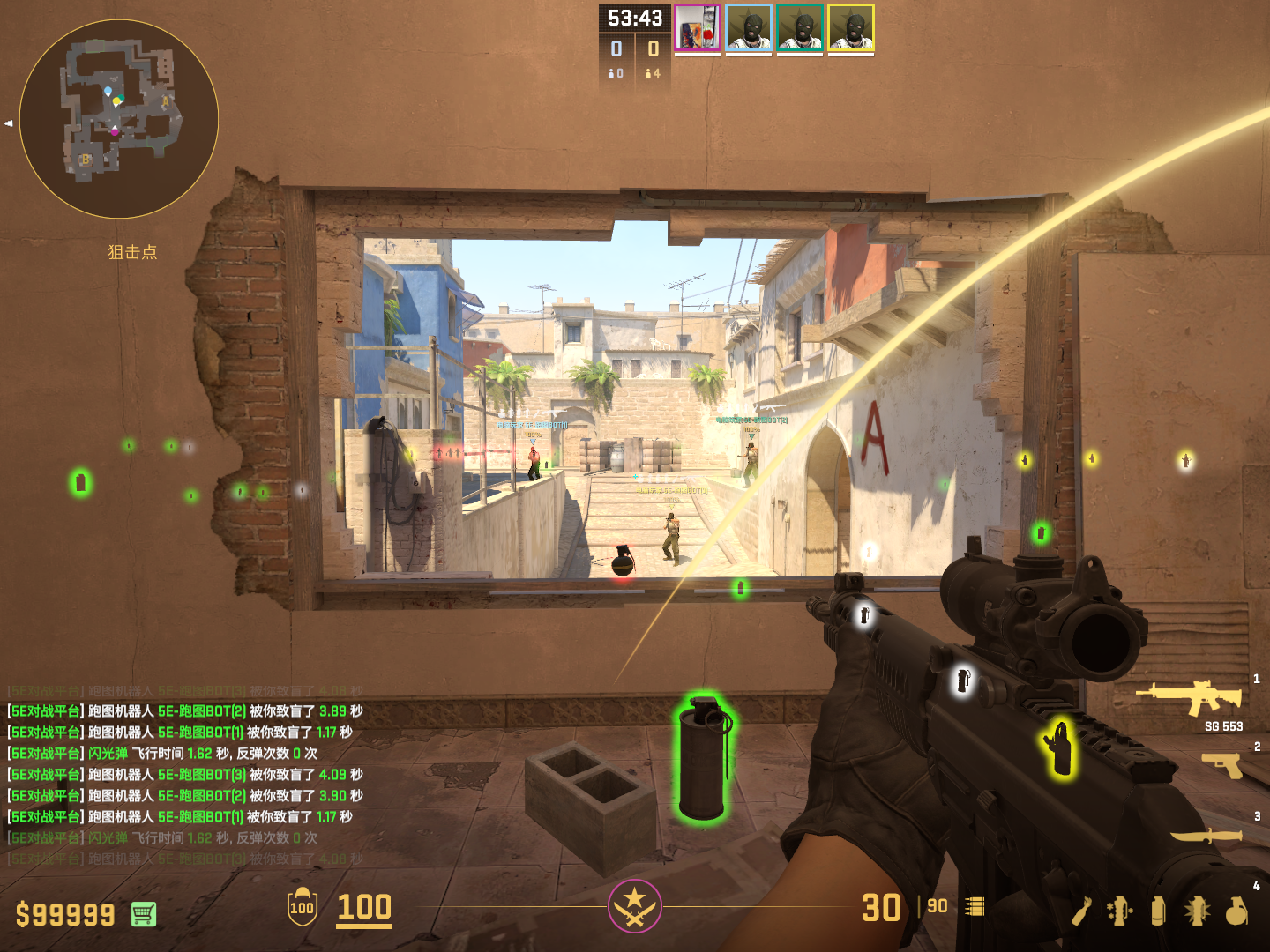Screen dimensions: 1270x952
Task: Select the yellow-bordered player avatar
Action: [x=851, y=28]
